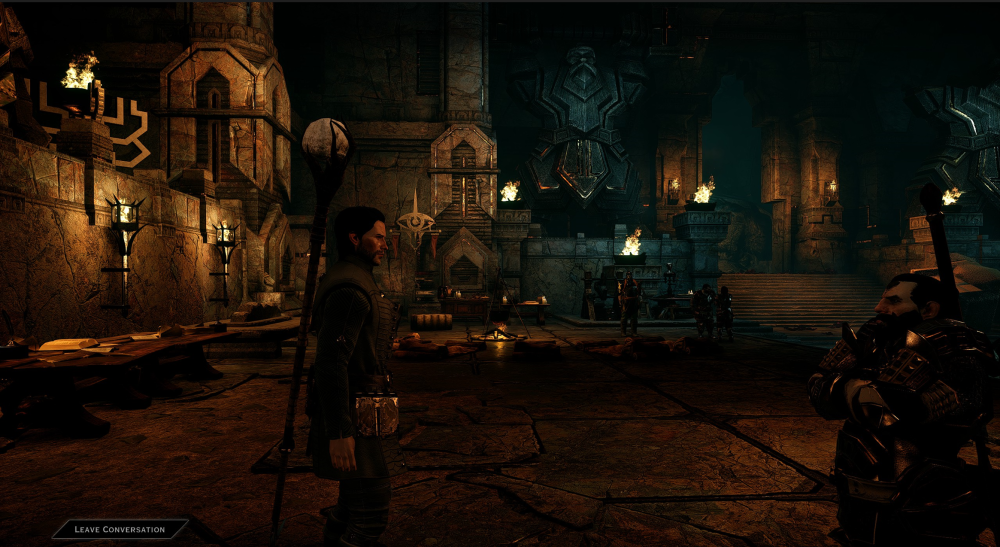Viewport: 1000px width, 547px height.
Task: Click the Leave Conversation button
Action: [x=120, y=529]
